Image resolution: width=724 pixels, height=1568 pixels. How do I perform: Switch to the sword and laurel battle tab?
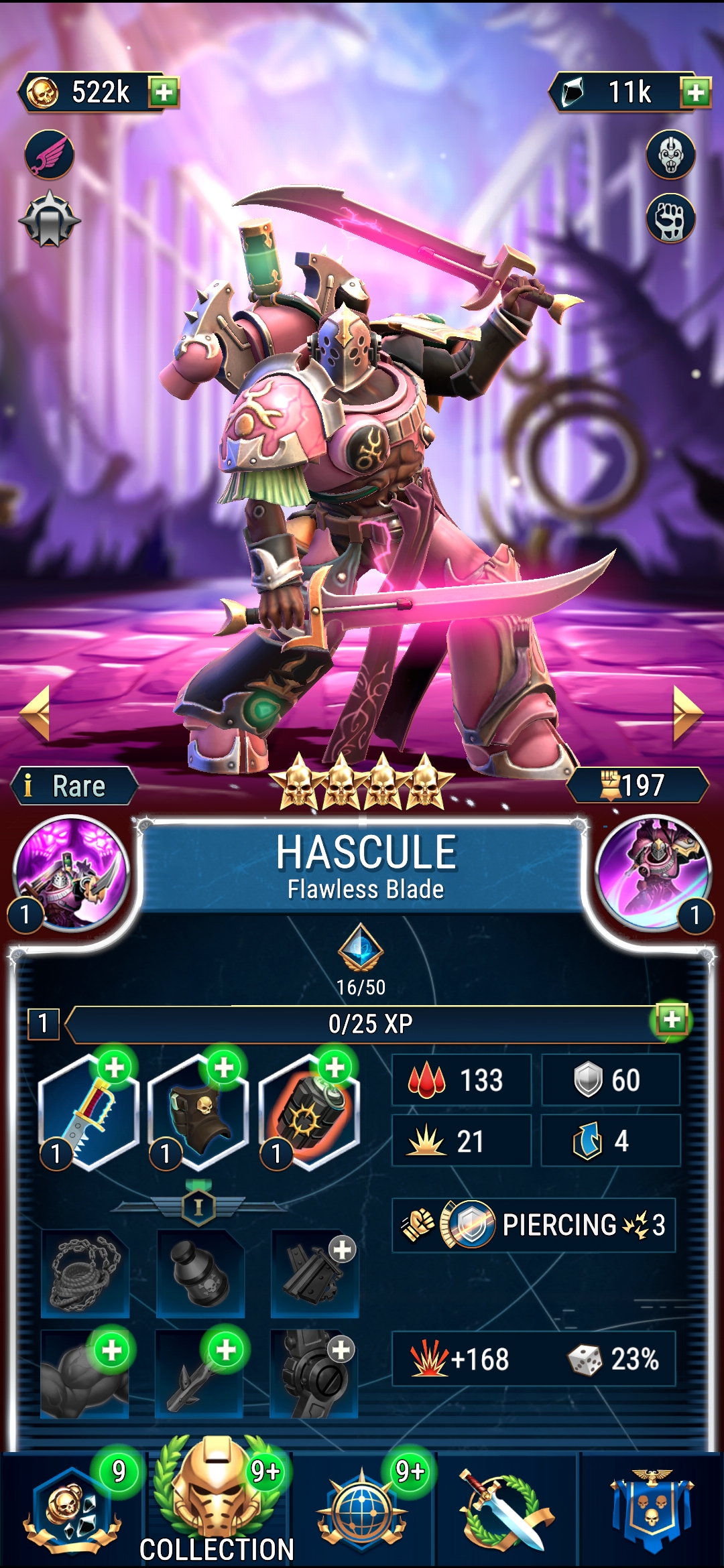click(507, 1508)
